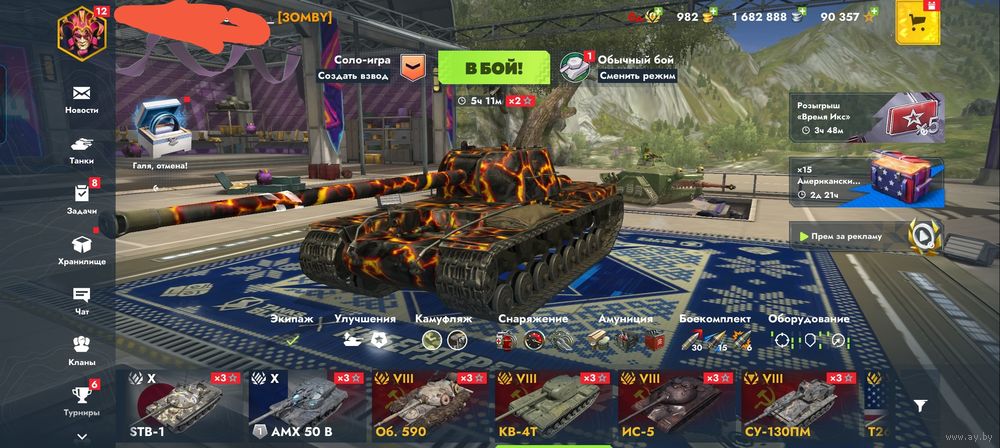Open the platoon creation dropdown arrow
Image resolution: width=1000 pixels, height=448 pixels.
[x=413, y=67]
